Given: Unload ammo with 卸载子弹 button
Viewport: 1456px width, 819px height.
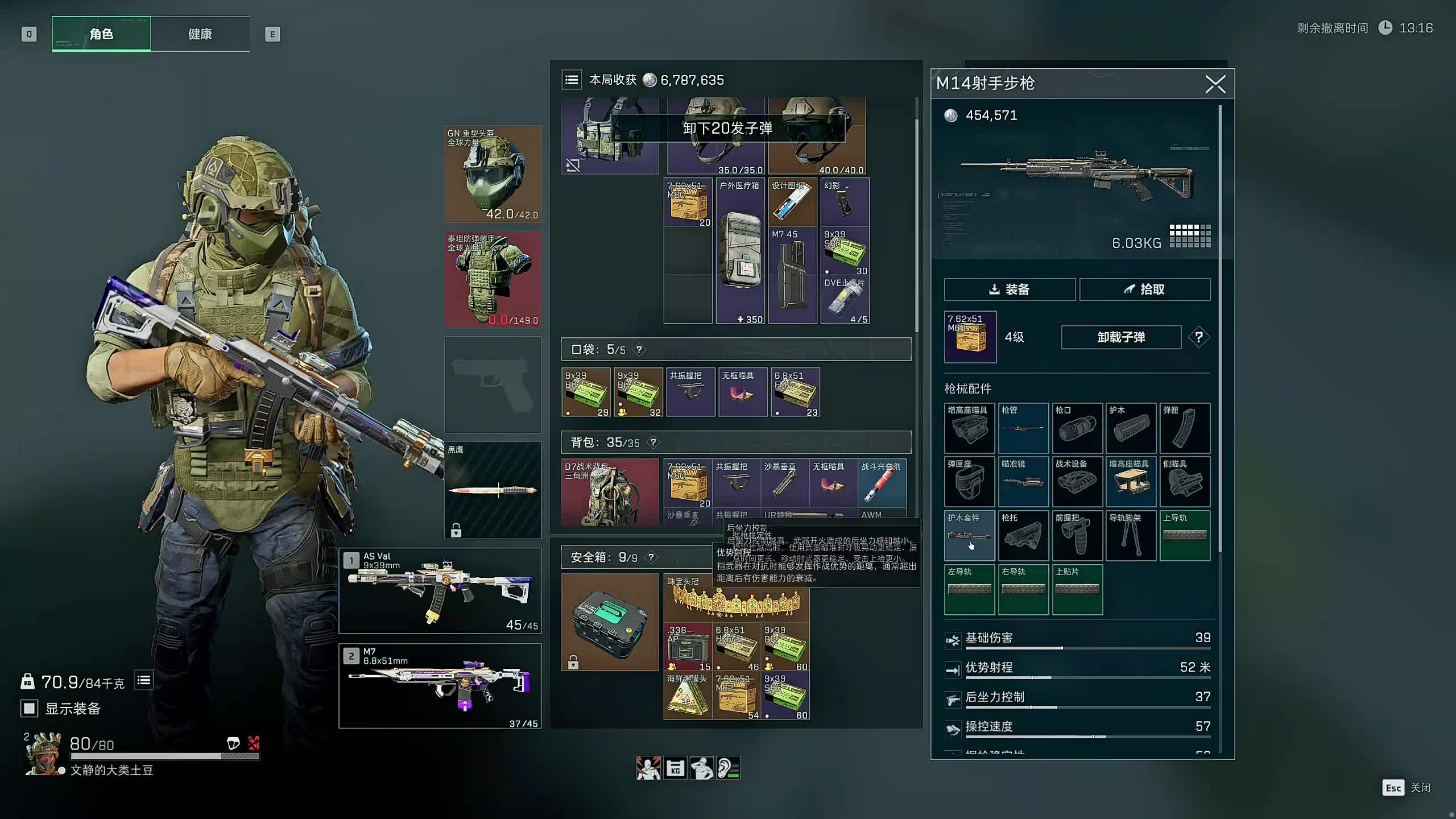Looking at the screenshot, I should 1120,337.
